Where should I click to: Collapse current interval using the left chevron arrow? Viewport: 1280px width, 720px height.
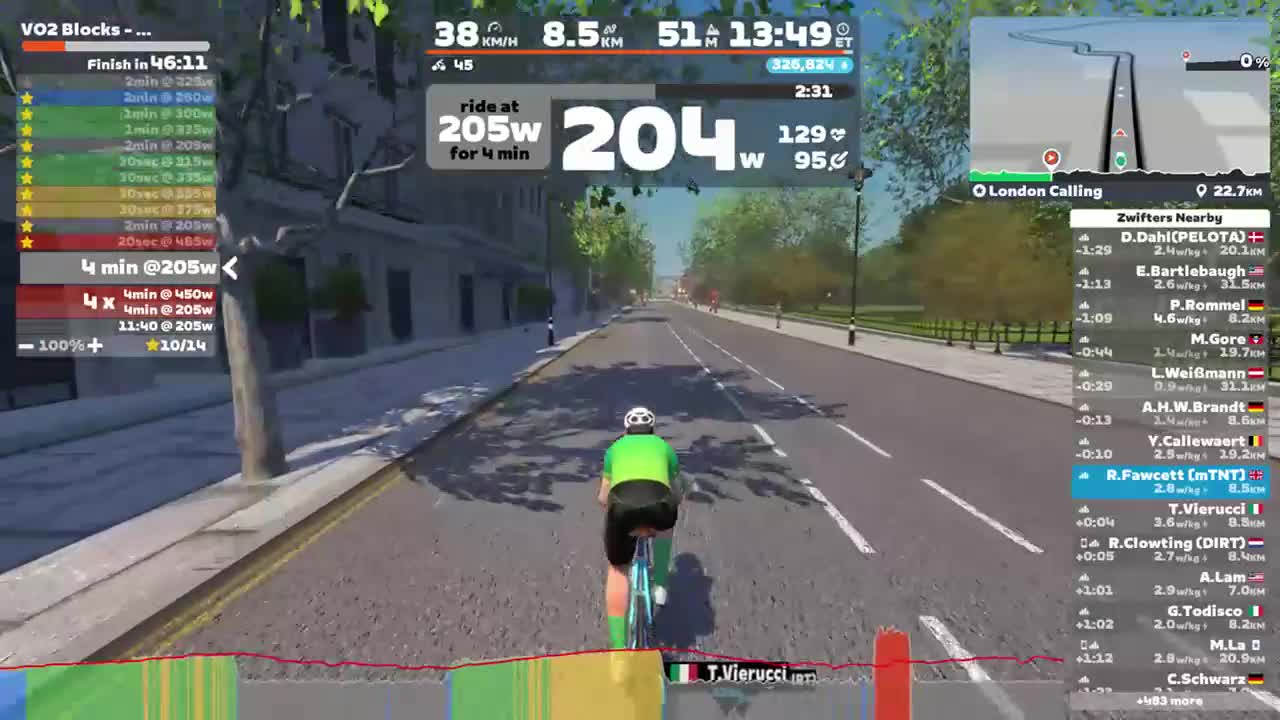(230, 268)
